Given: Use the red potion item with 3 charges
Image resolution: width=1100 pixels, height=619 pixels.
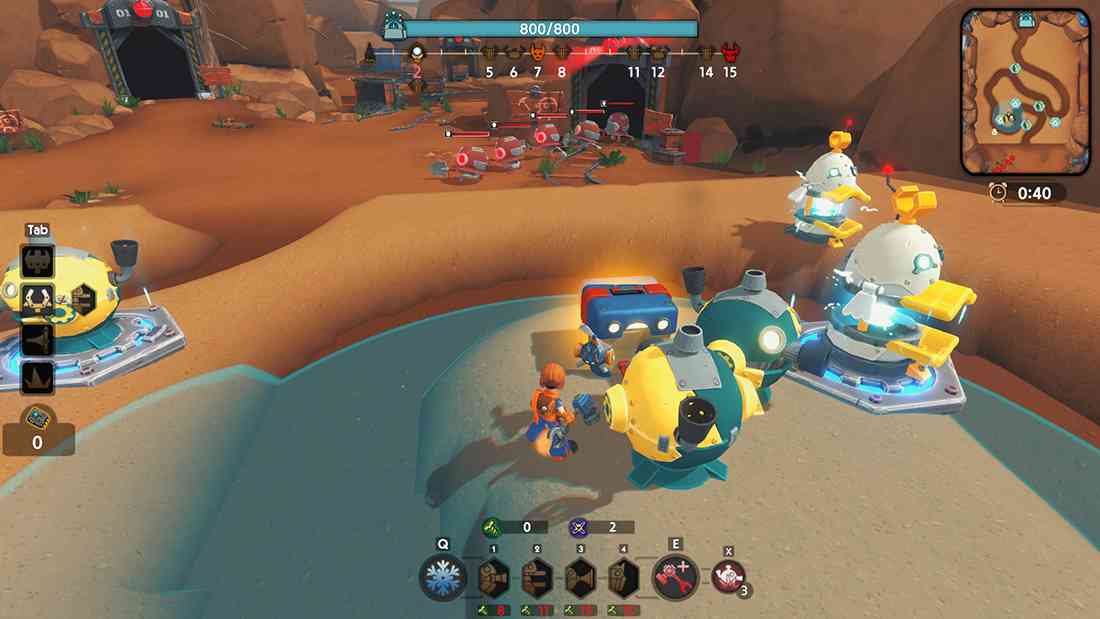Looking at the screenshot, I should point(727,577).
